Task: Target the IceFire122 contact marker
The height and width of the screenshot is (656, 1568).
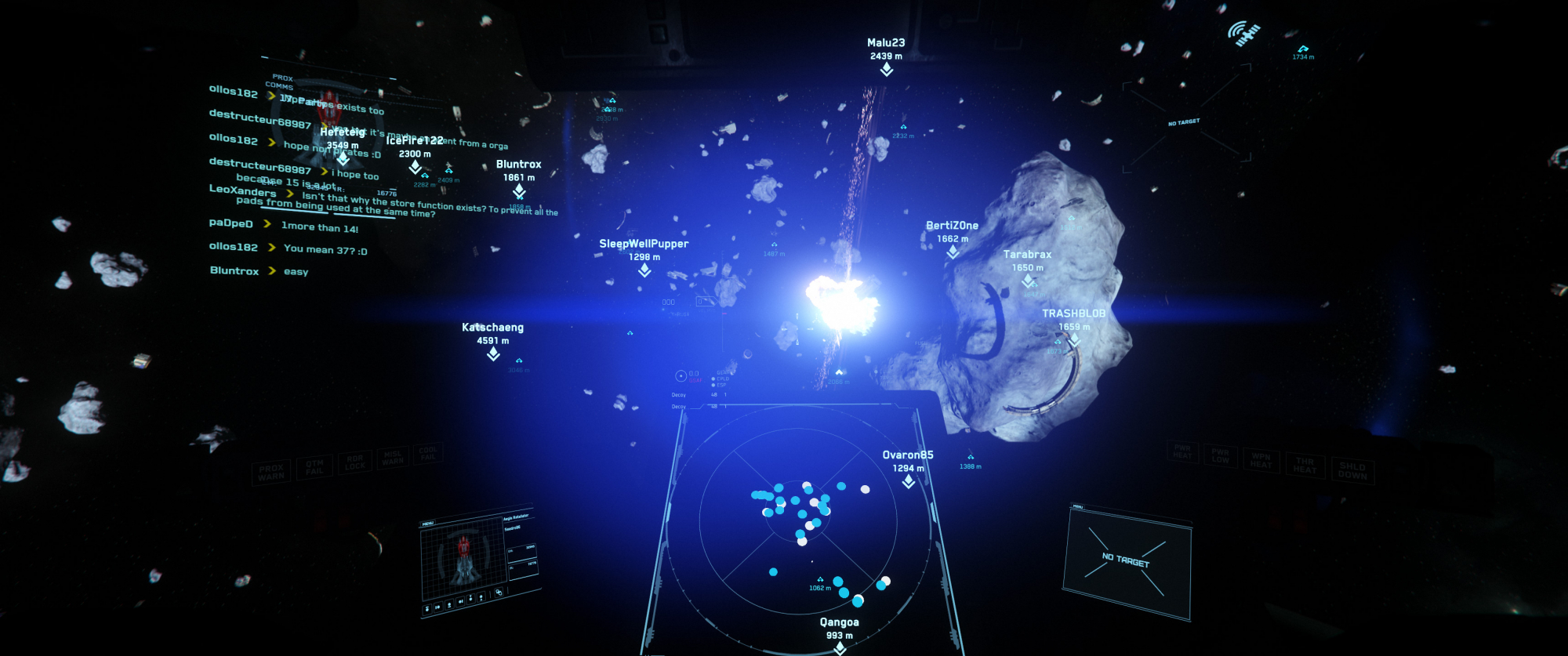Action: tap(415, 167)
